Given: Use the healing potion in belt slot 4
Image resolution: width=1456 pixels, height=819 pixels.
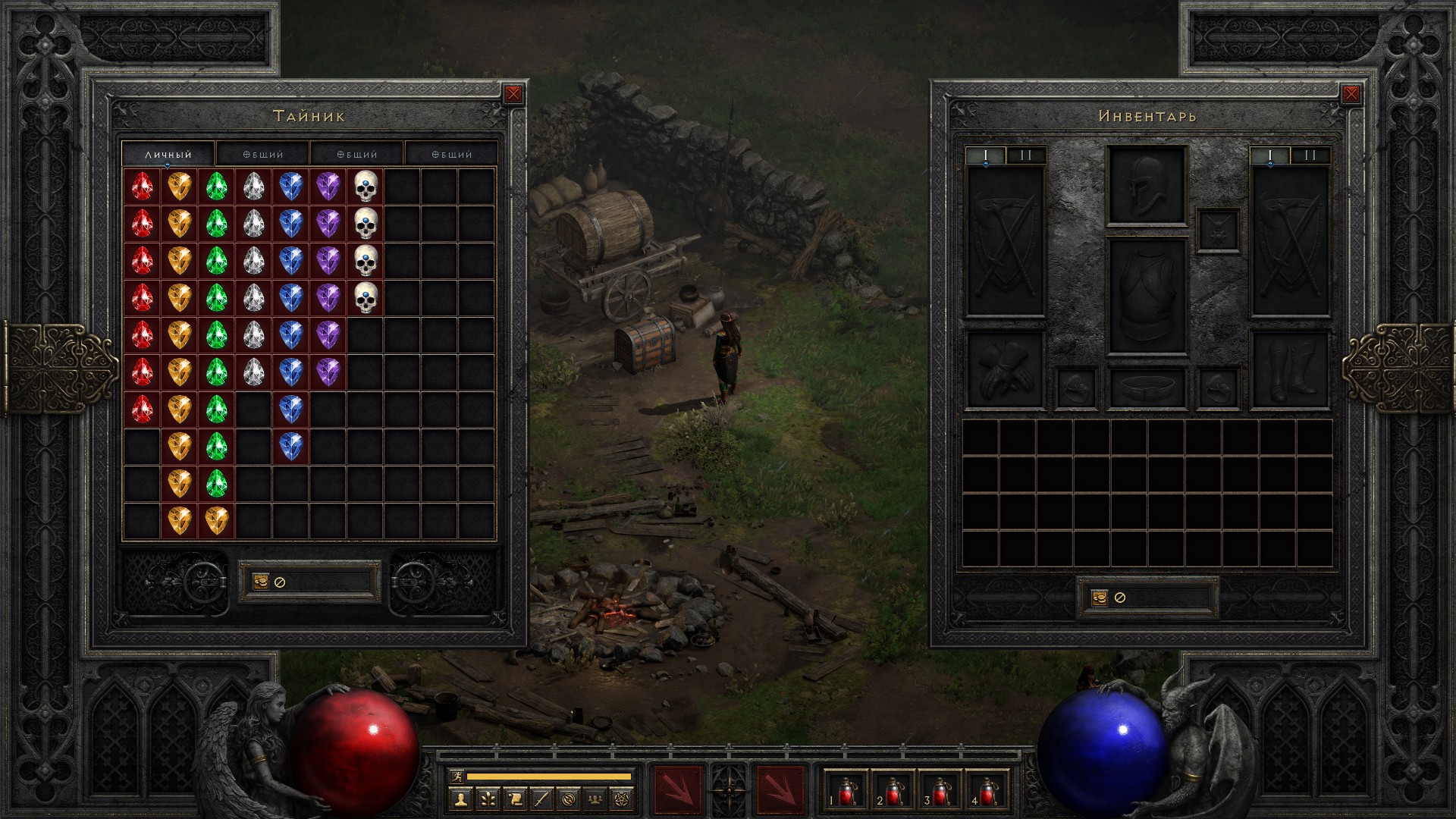Looking at the screenshot, I should [987, 791].
